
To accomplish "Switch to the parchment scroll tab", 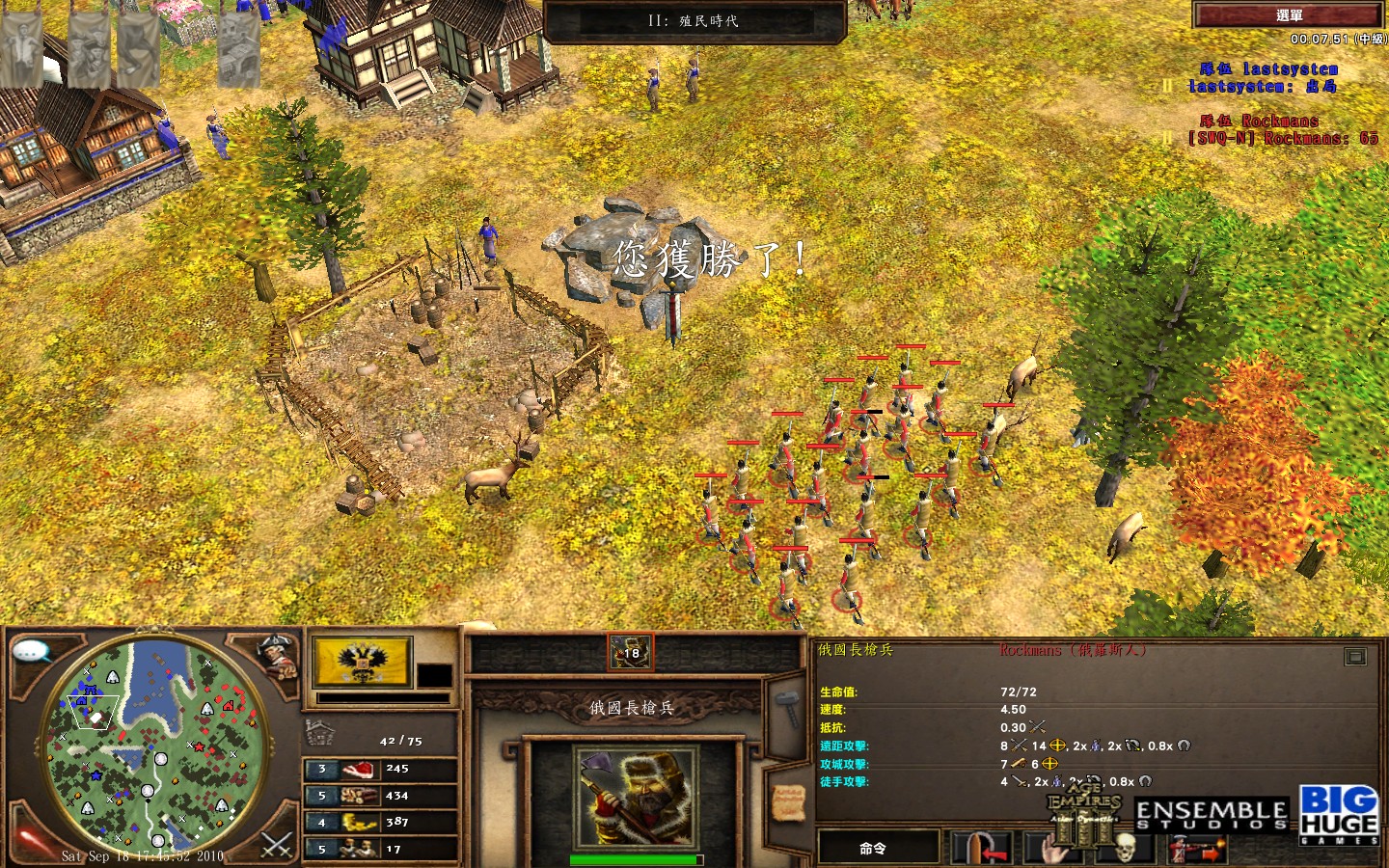I will [x=788, y=800].
